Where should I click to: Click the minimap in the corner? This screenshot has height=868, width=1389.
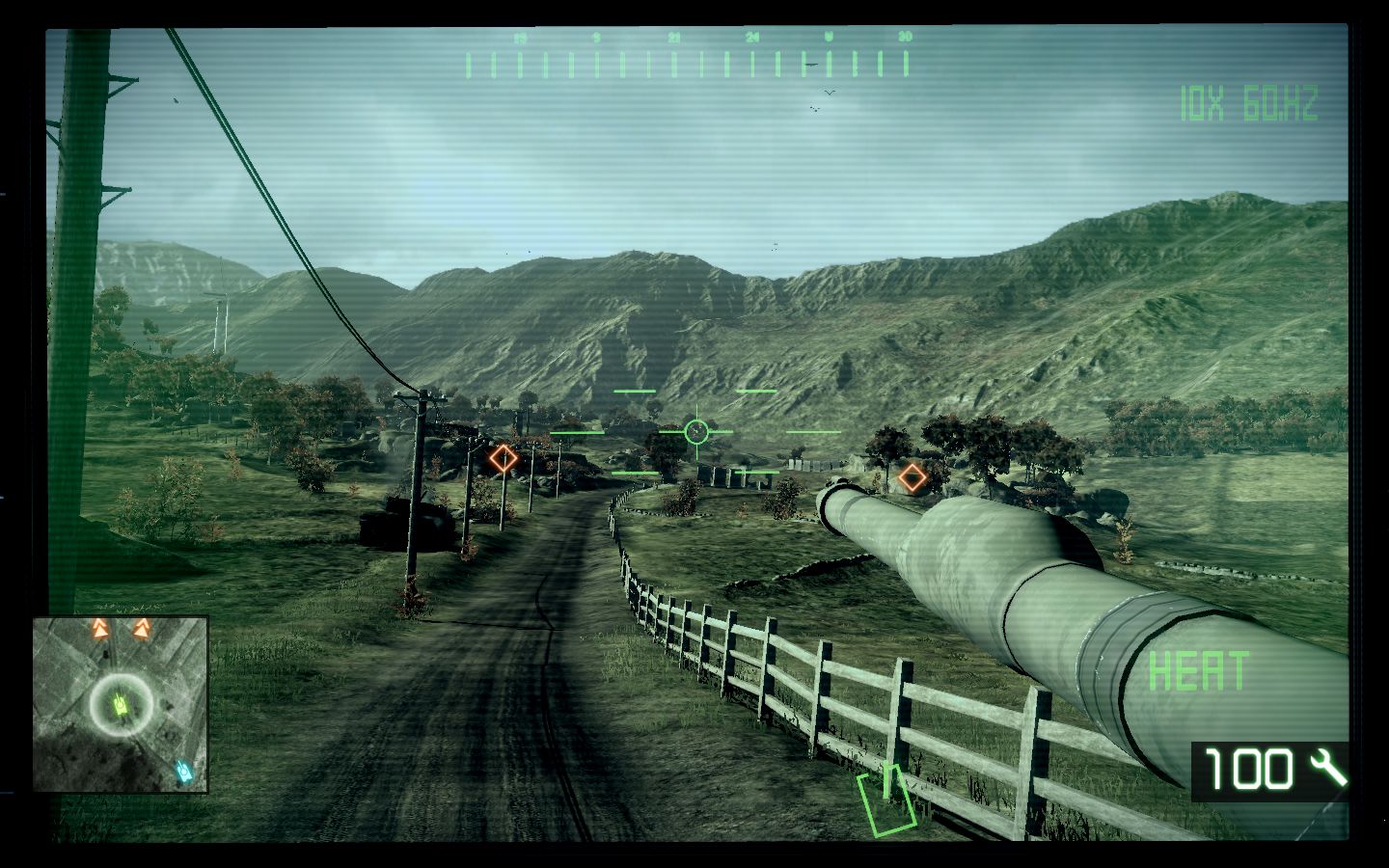pyautogui.click(x=121, y=704)
